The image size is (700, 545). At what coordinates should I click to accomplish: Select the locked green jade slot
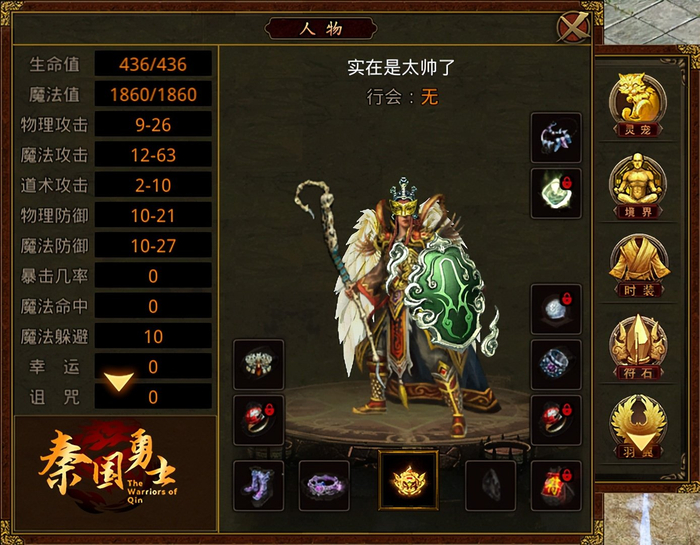tap(556, 192)
